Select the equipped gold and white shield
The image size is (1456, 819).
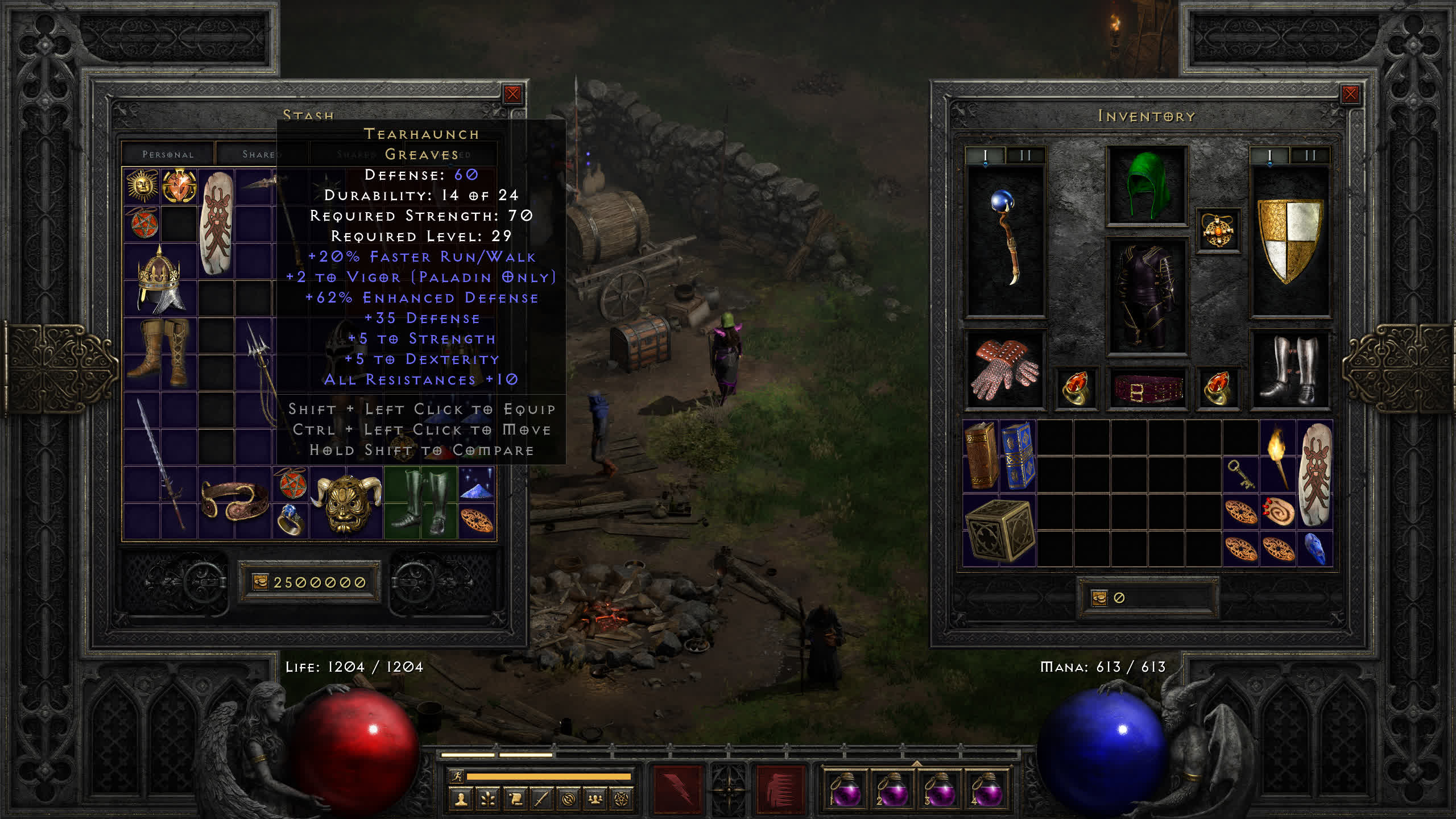tap(1290, 240)
